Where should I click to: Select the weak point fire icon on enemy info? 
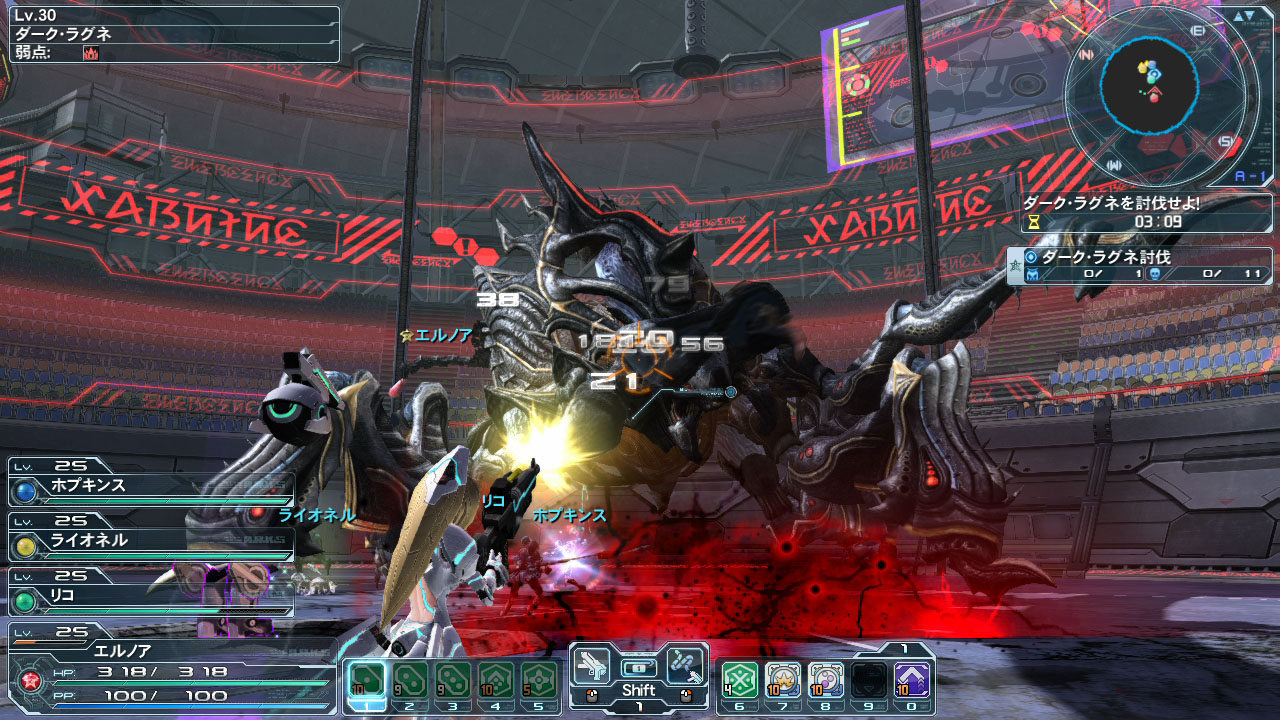coord(90,54)
